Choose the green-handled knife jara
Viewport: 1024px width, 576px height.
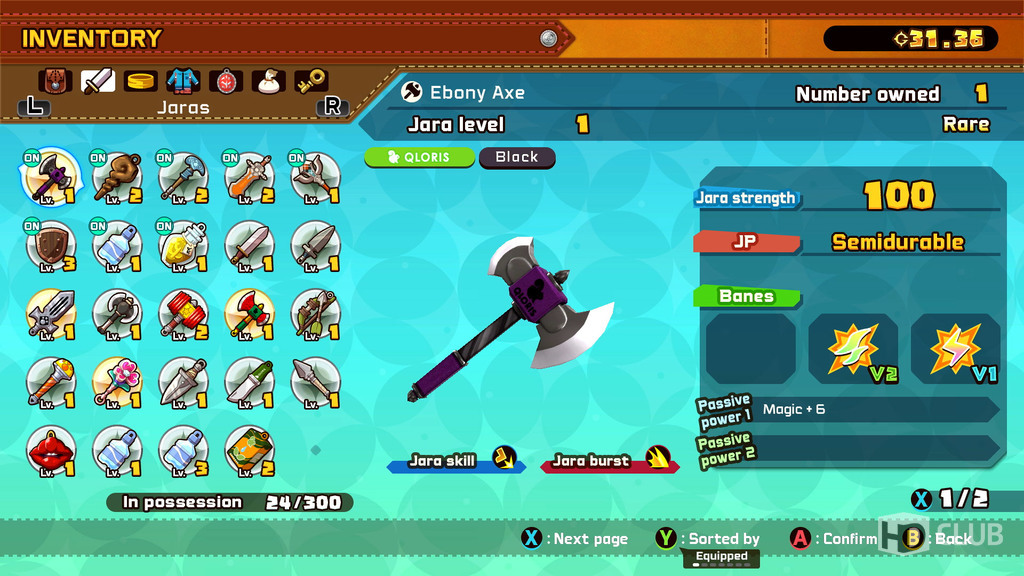click(x=250, y=380)
